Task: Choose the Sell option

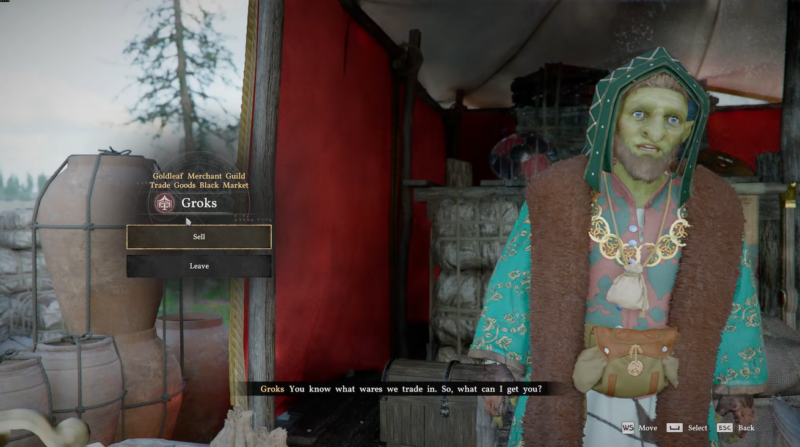Action: [x=198, y=237]
